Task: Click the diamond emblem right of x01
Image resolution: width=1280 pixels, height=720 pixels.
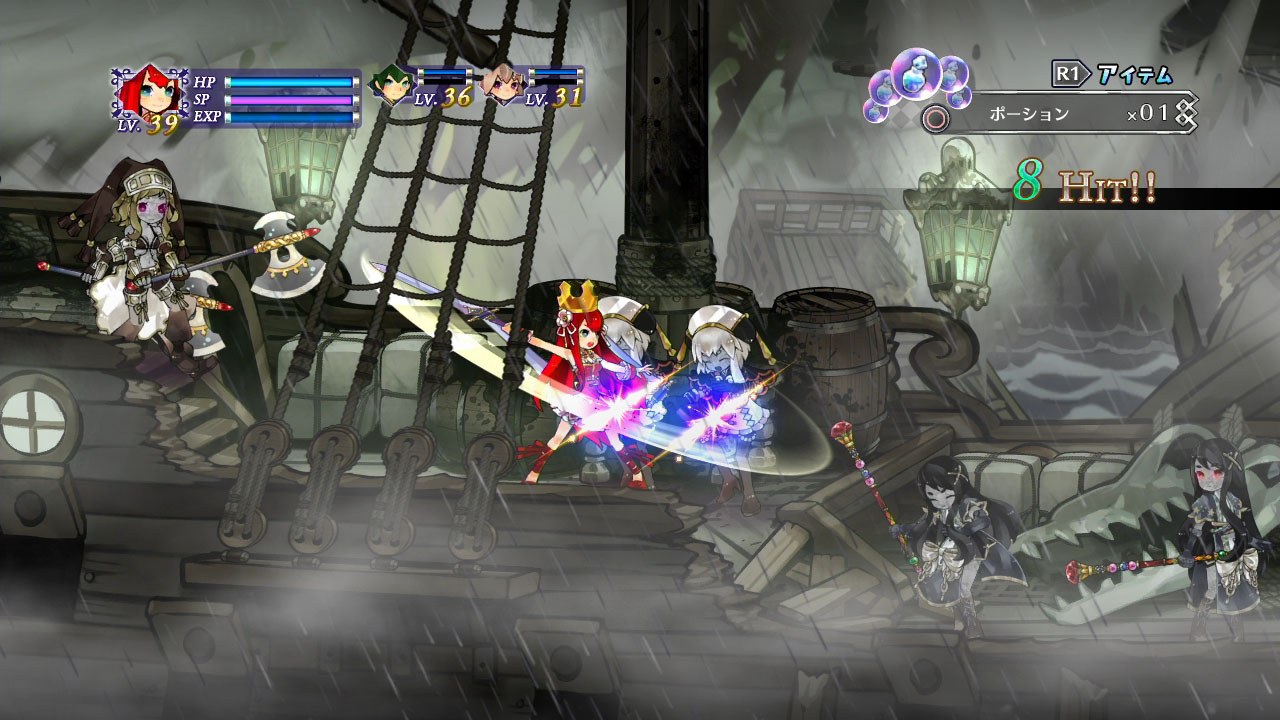Action: 1188,112
